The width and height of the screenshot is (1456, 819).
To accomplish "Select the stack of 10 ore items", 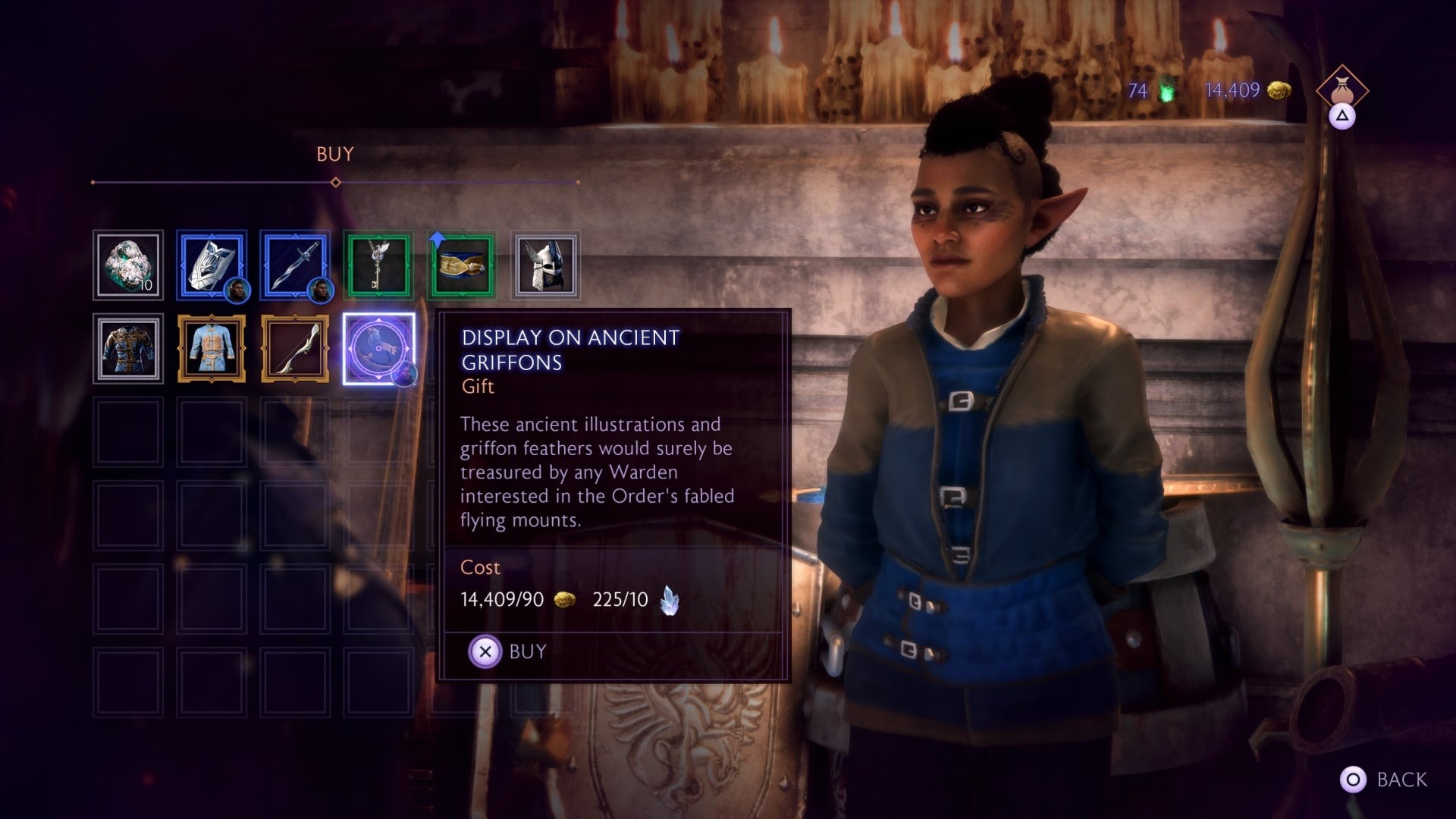I will tap(127, 265).
